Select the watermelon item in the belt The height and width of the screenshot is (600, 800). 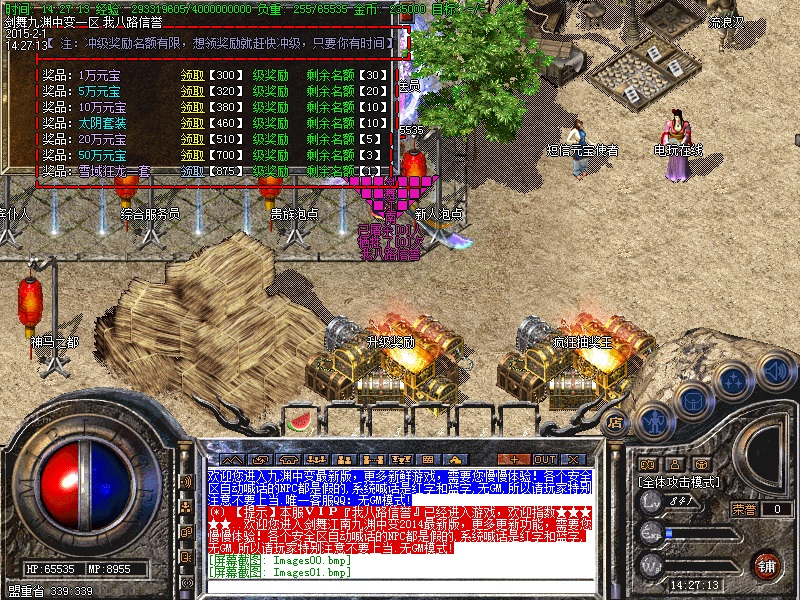click(x=297, y=421)
